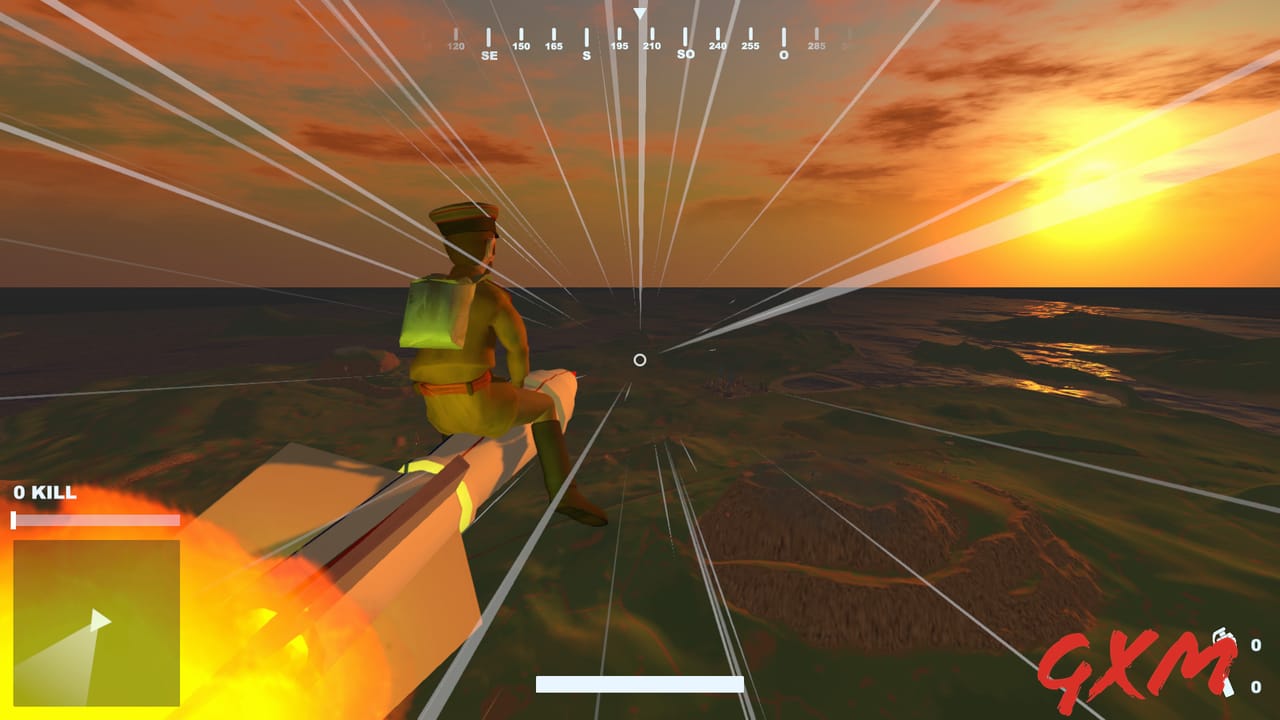
Task: Select the SO heading on the compass
Action: click(686, 52)
